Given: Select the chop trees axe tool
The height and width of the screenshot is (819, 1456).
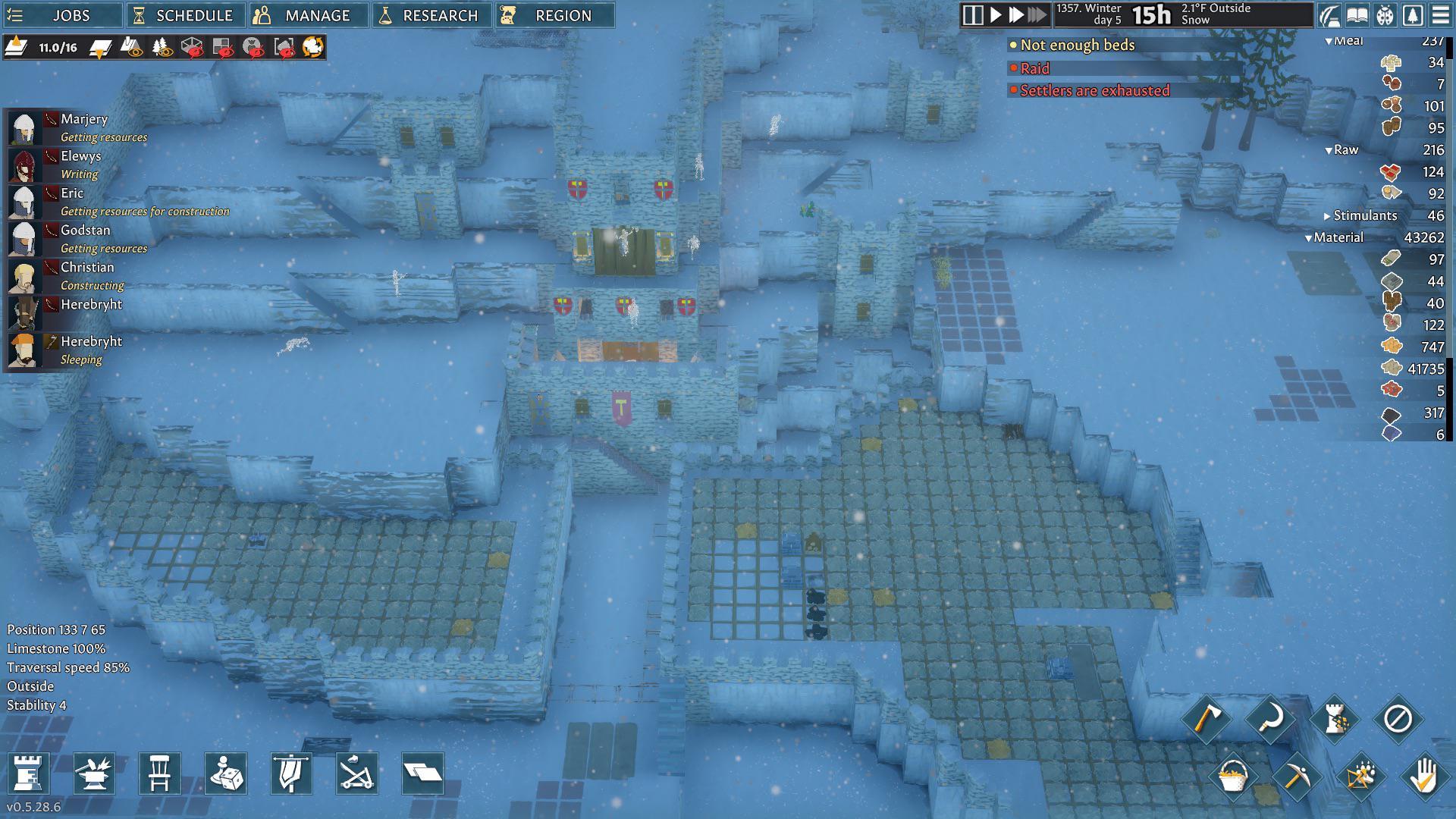Looking at the screenshot, I should pyautogui.click(x=1209, y=719).
